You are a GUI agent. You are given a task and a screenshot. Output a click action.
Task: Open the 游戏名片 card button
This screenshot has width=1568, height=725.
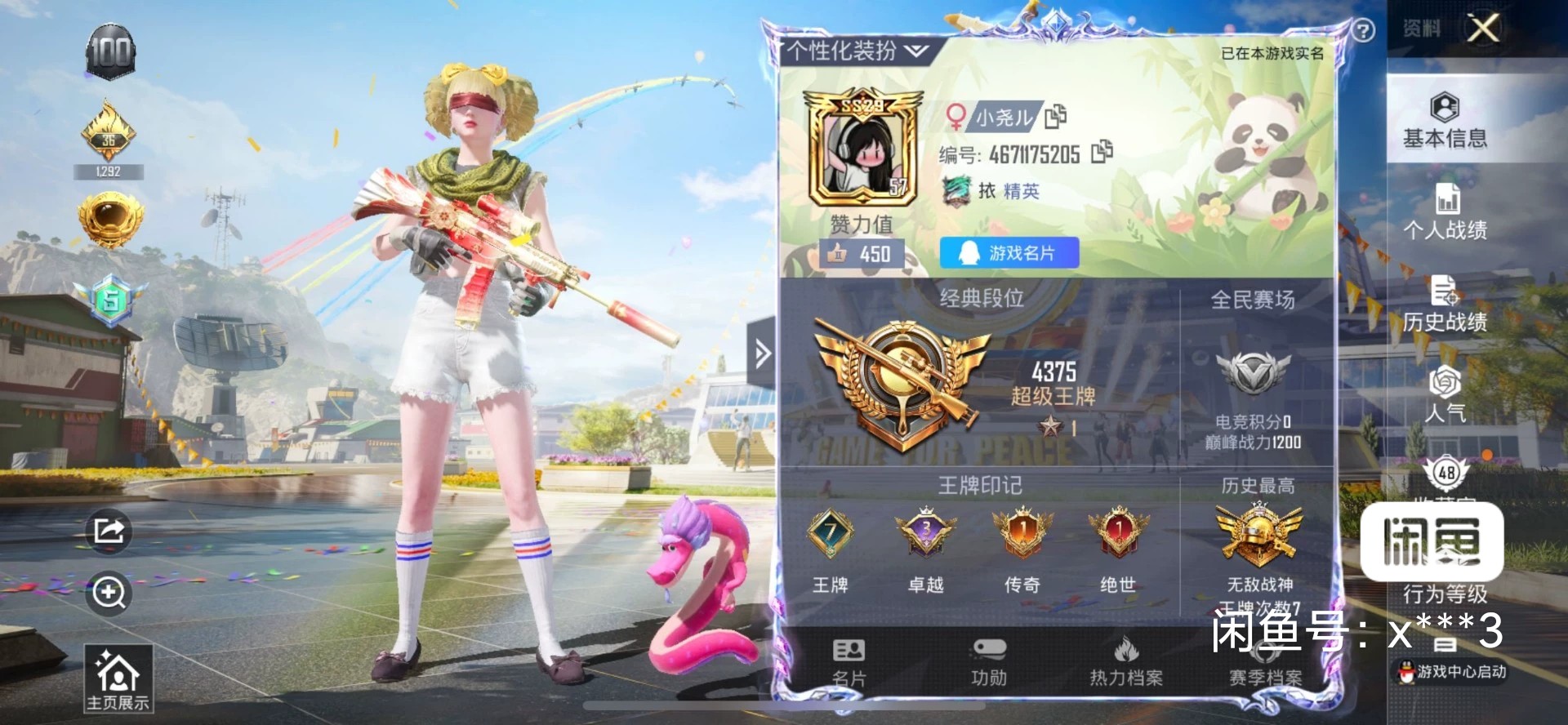pyautogui.click(x=1009, y=253)
